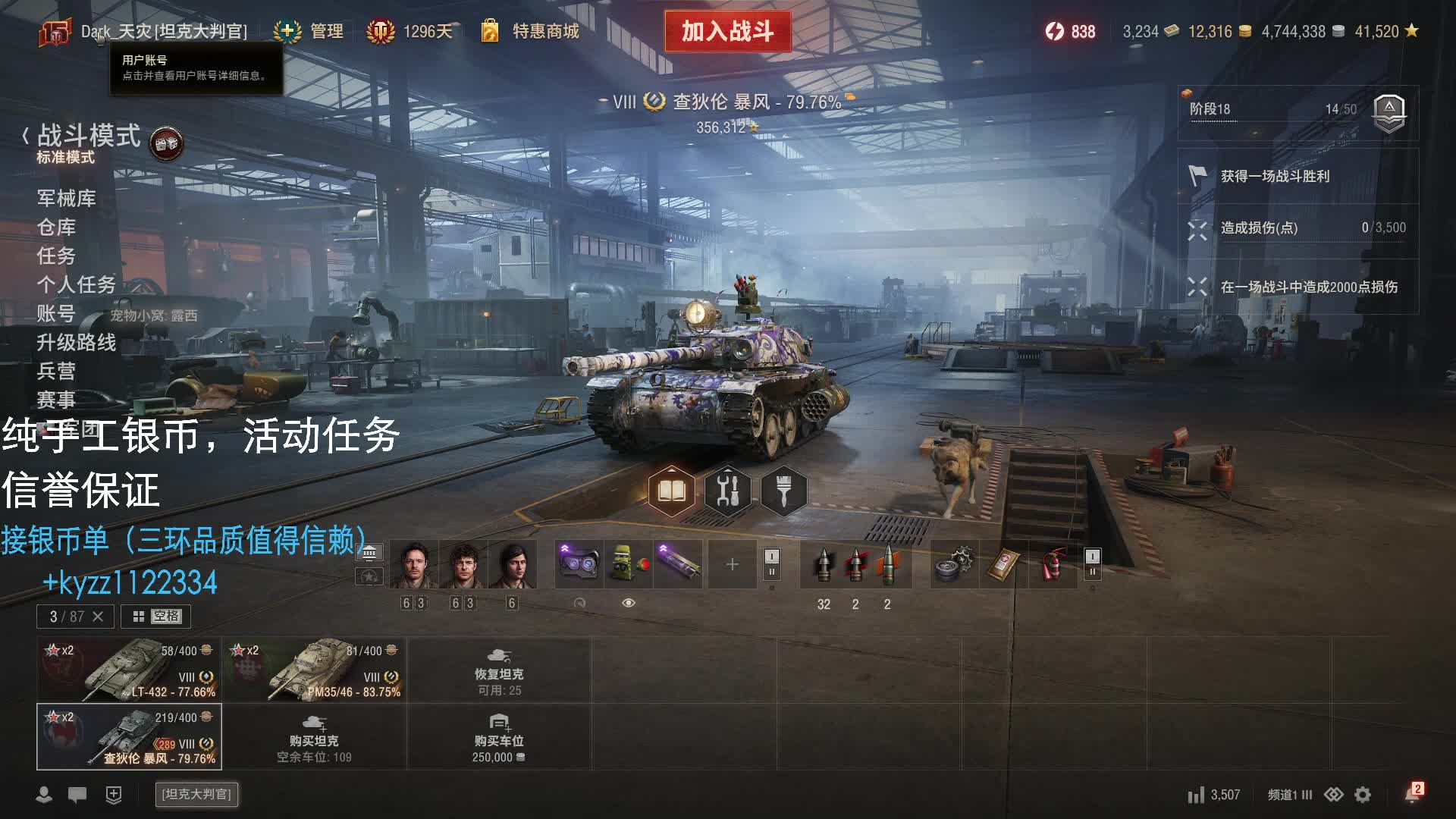
Task: Open the settings gear icon
Action: point(1363,795)
